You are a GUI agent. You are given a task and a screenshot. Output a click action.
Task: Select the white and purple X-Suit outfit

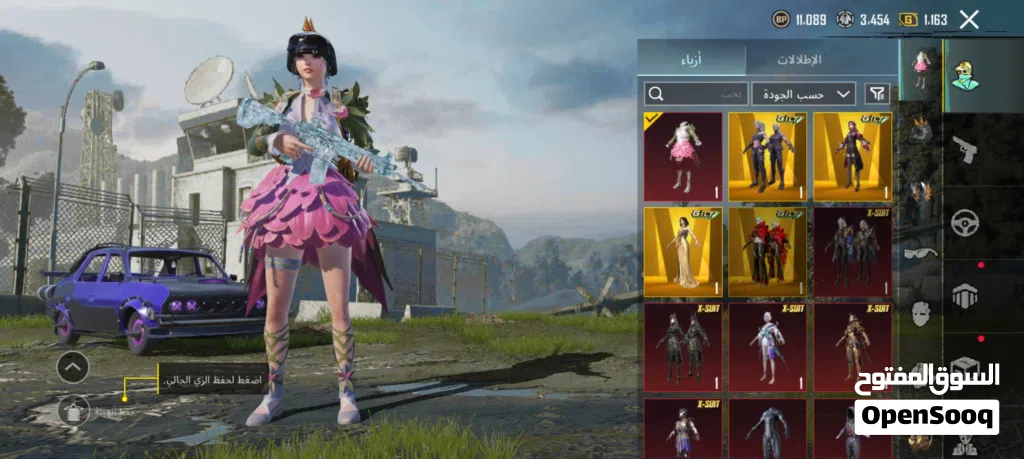point(768,346)
